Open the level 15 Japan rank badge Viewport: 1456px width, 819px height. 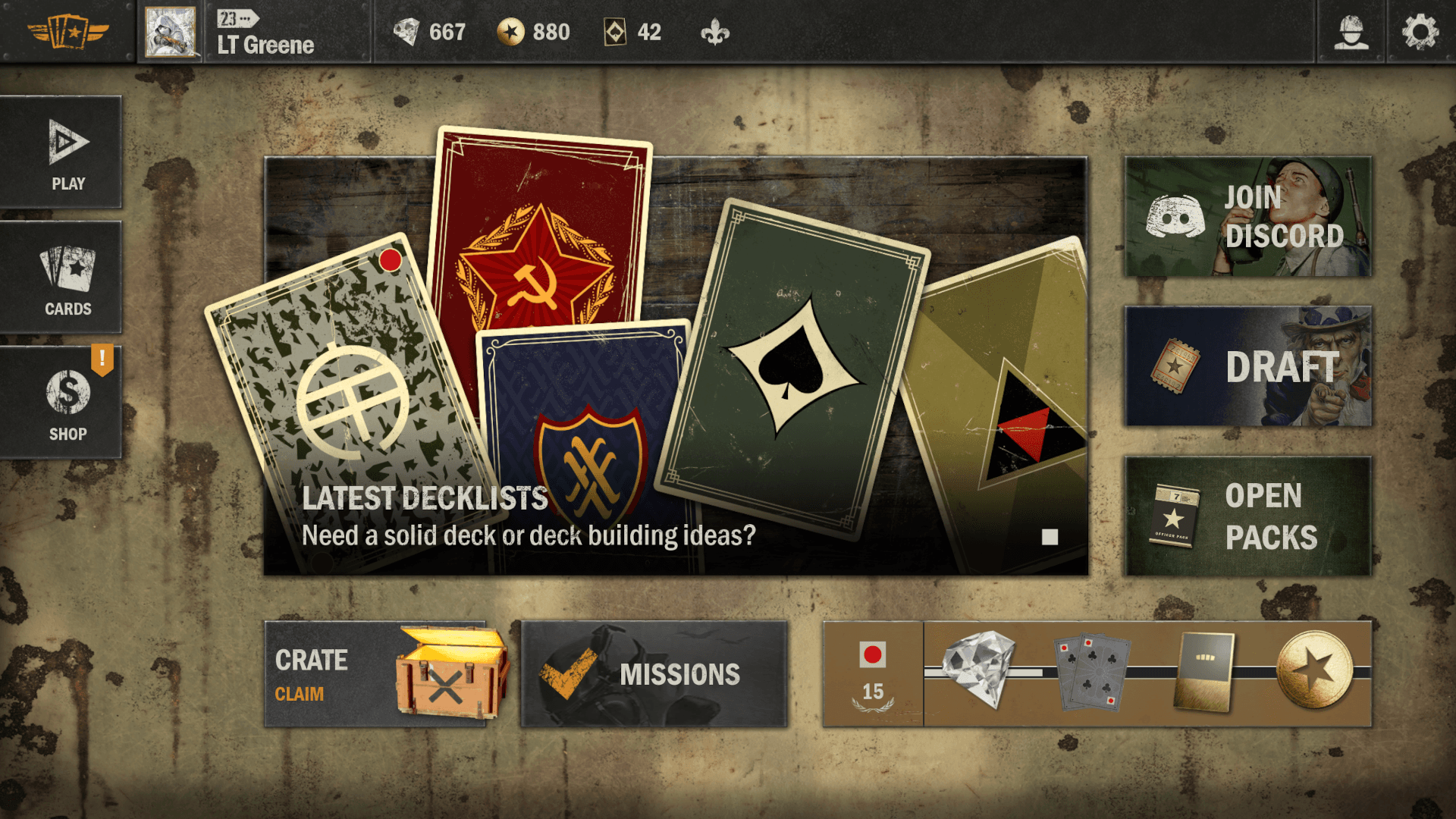pos(873,674)
